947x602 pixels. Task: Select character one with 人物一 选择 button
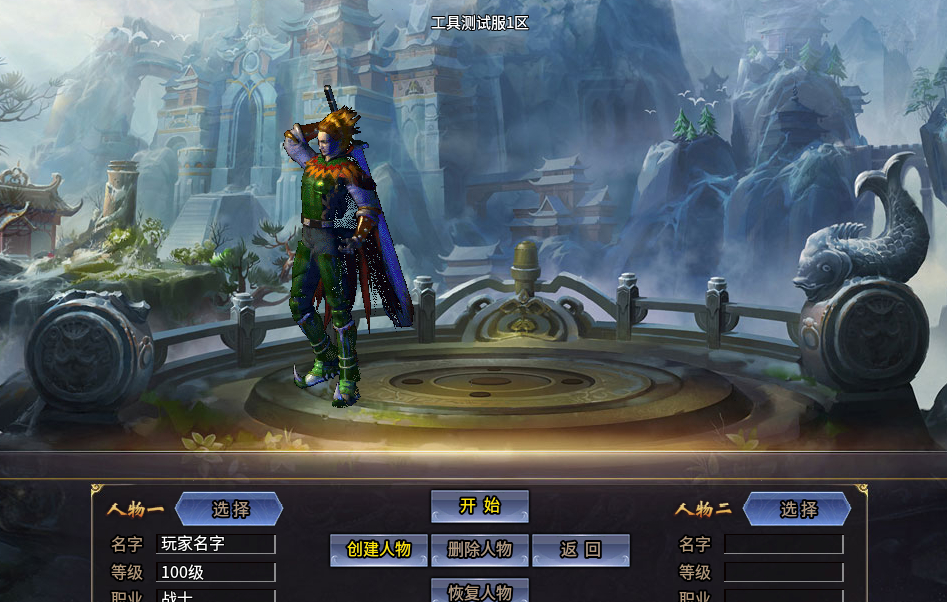click(230, 509)
